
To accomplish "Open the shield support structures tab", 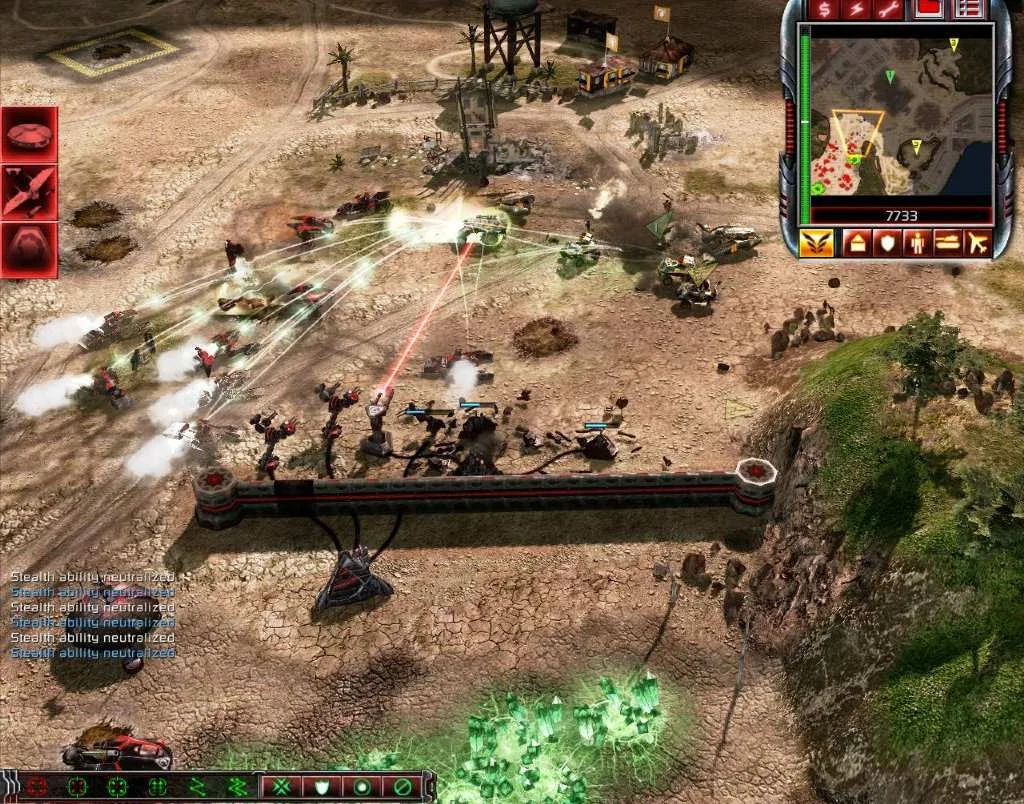I will (x=884, y=243).
